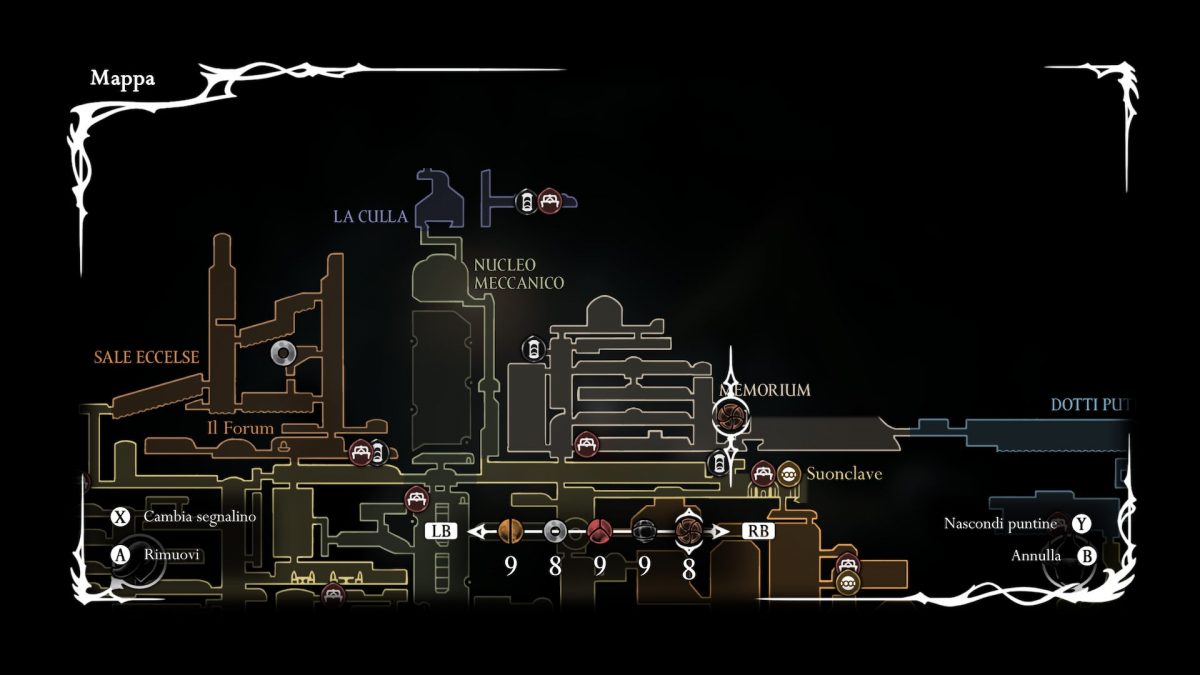Image resolution: width=1200 pixels, height=675 pixels.
Task: Select the bench pin below Il Forum
Action: [x=360, y=452]
